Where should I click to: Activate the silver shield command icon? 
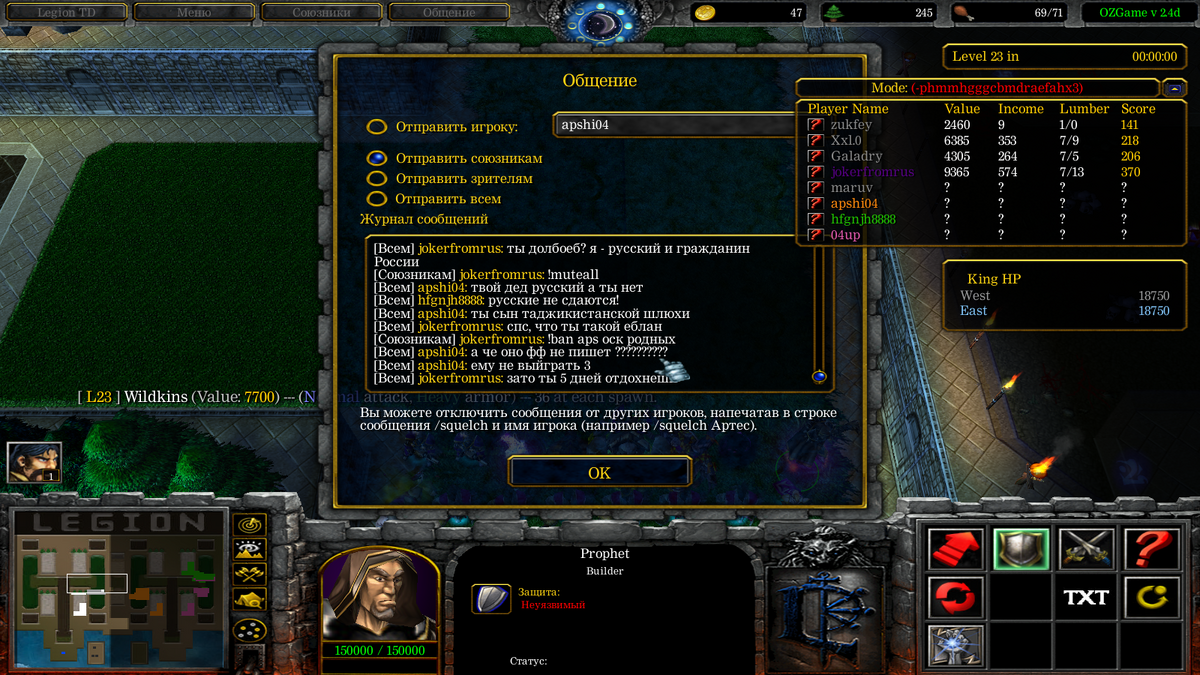point(1021,549)
